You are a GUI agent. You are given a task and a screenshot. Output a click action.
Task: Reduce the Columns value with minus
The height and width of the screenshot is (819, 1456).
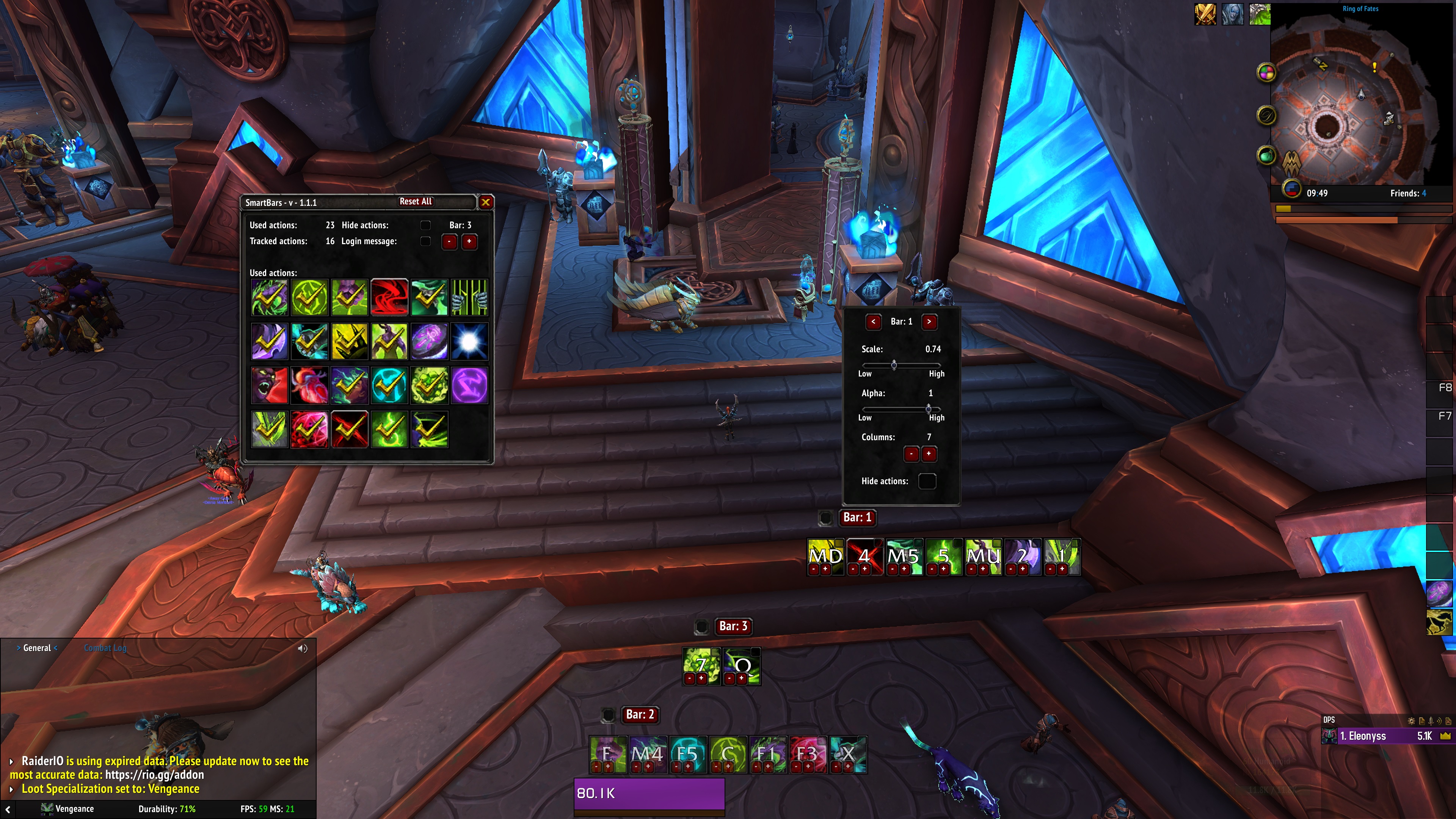(911, 454)
